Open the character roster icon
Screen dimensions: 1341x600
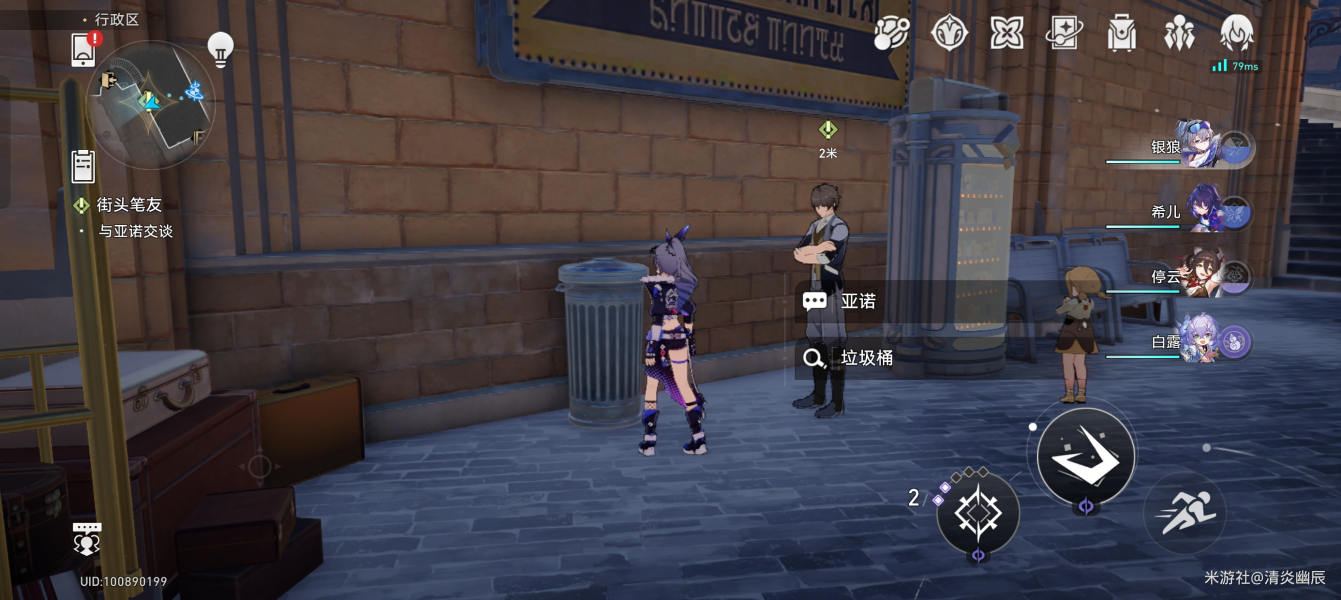click(1180, 34)
